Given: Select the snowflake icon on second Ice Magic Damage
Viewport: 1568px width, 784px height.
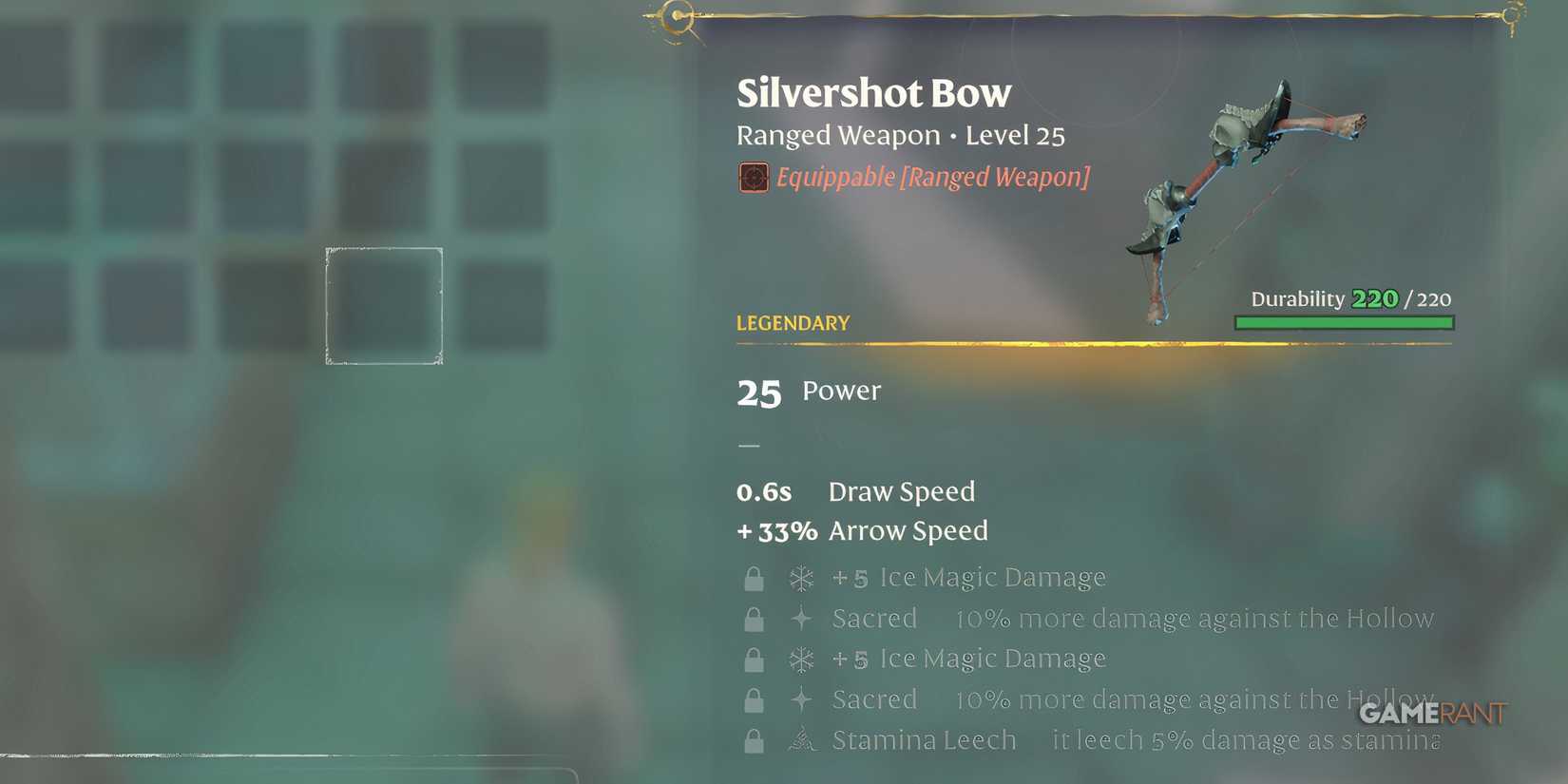Looking at the screenshot, I should pyautogui.click(x=801, y=659).
